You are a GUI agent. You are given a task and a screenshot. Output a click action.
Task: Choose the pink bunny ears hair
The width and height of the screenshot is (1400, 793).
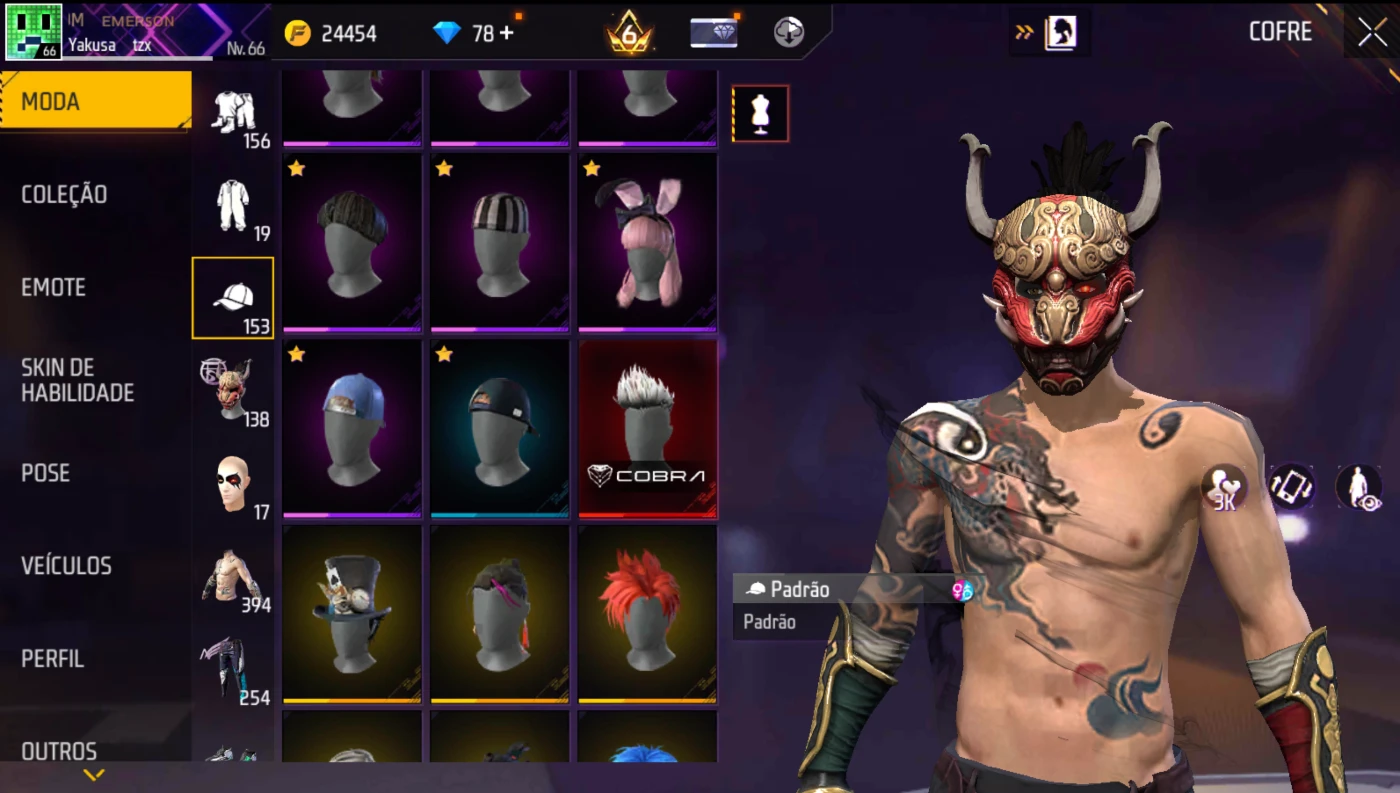[647, 242]
